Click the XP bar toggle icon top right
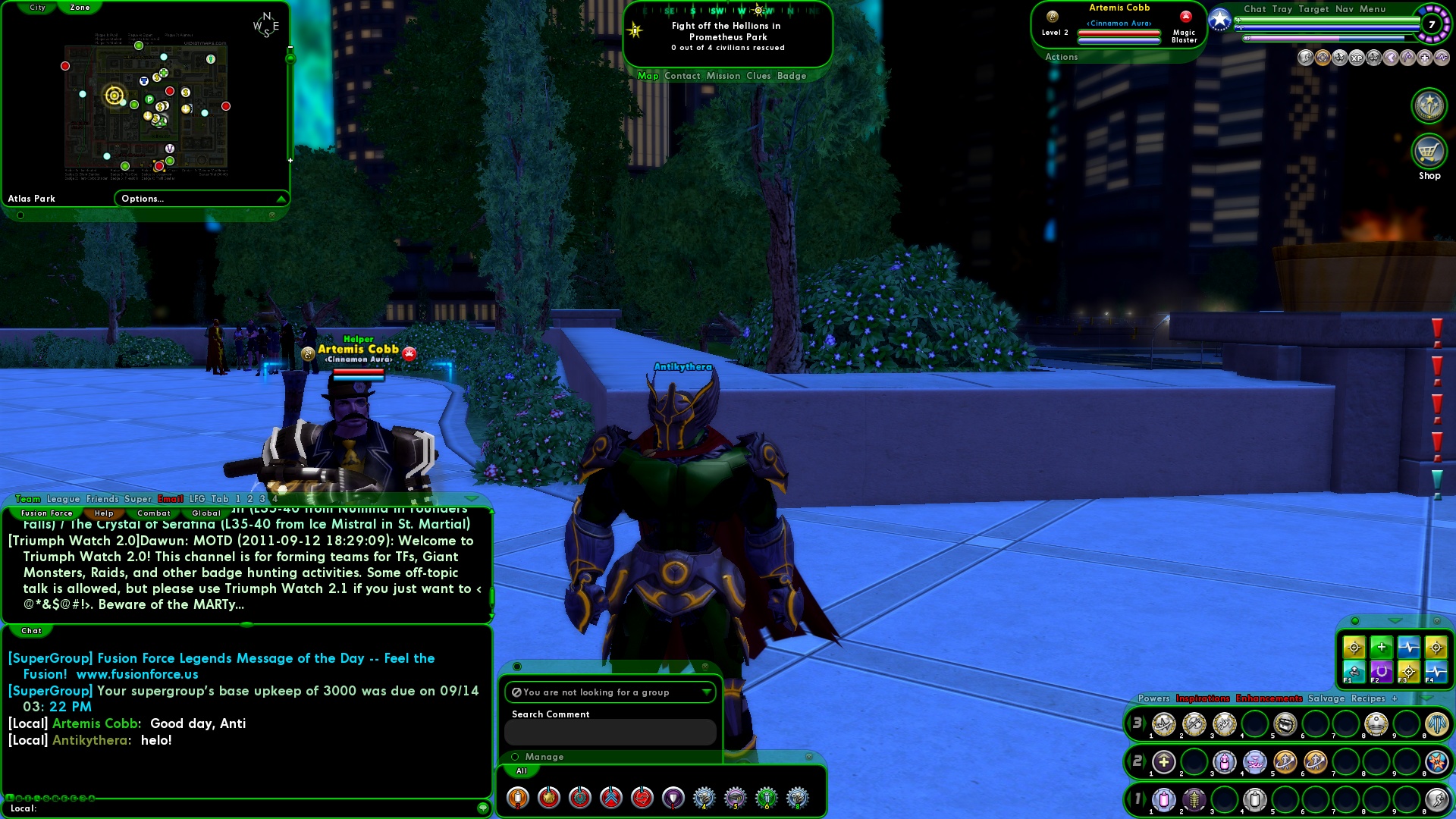This screenshot has width=1456, height=819. 1357,59
